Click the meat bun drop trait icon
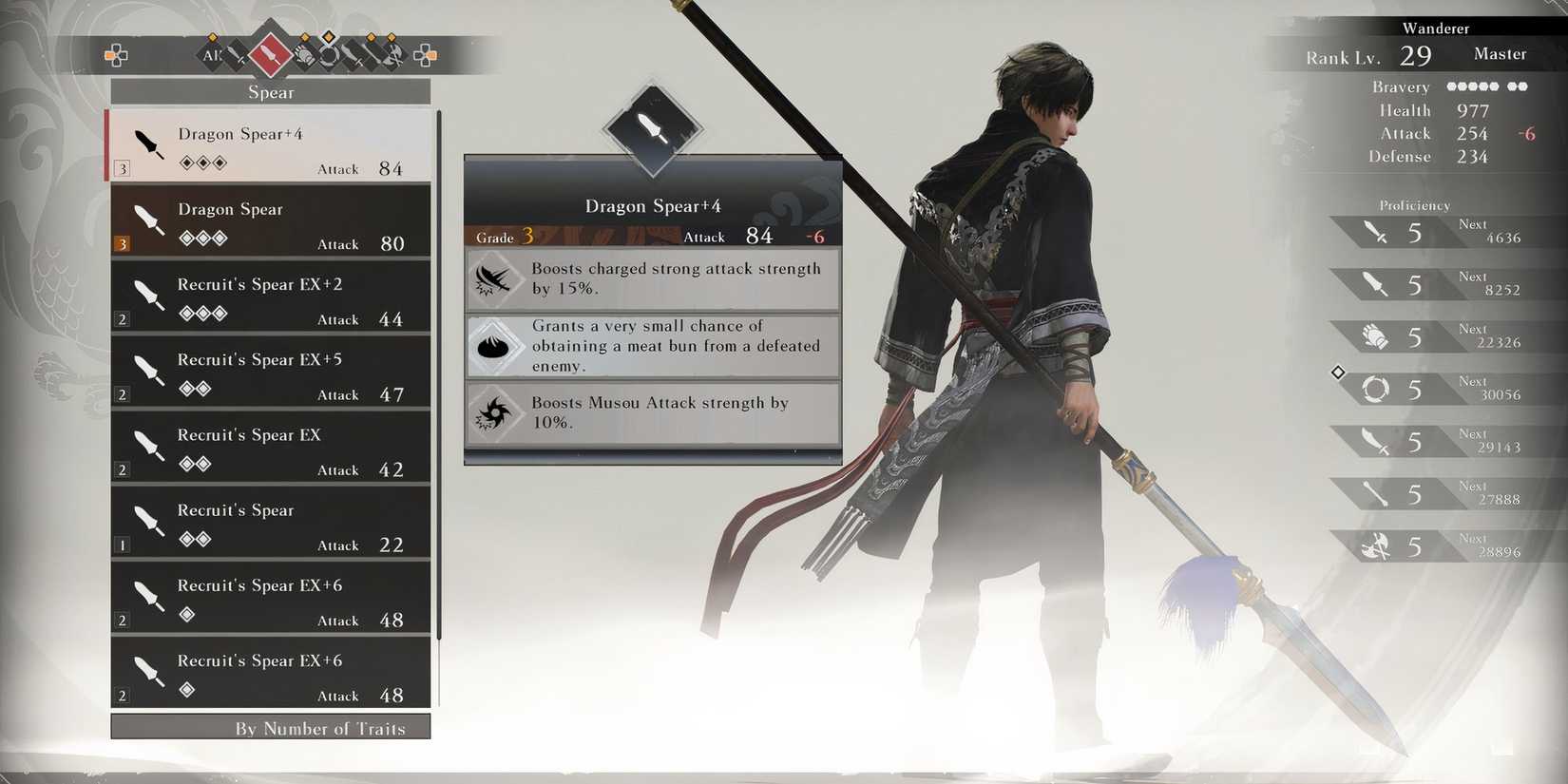Viewport: 1568px width, 784px height. [494, 346]
